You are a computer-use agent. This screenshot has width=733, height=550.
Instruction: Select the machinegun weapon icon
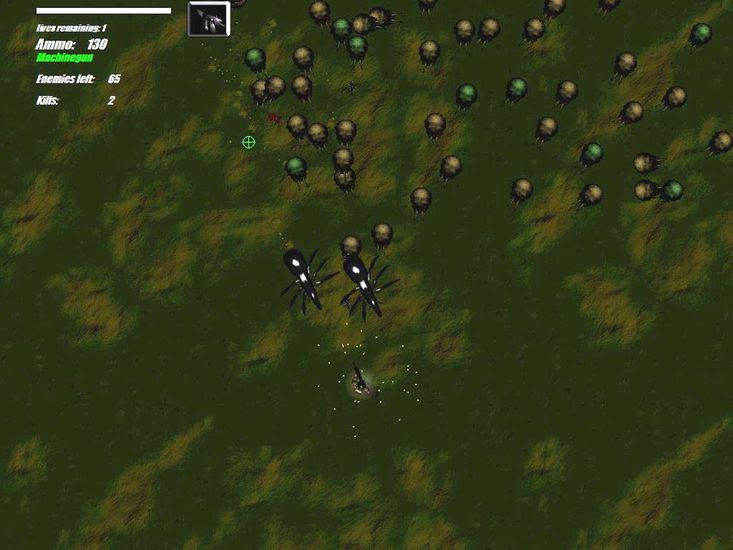209,19
